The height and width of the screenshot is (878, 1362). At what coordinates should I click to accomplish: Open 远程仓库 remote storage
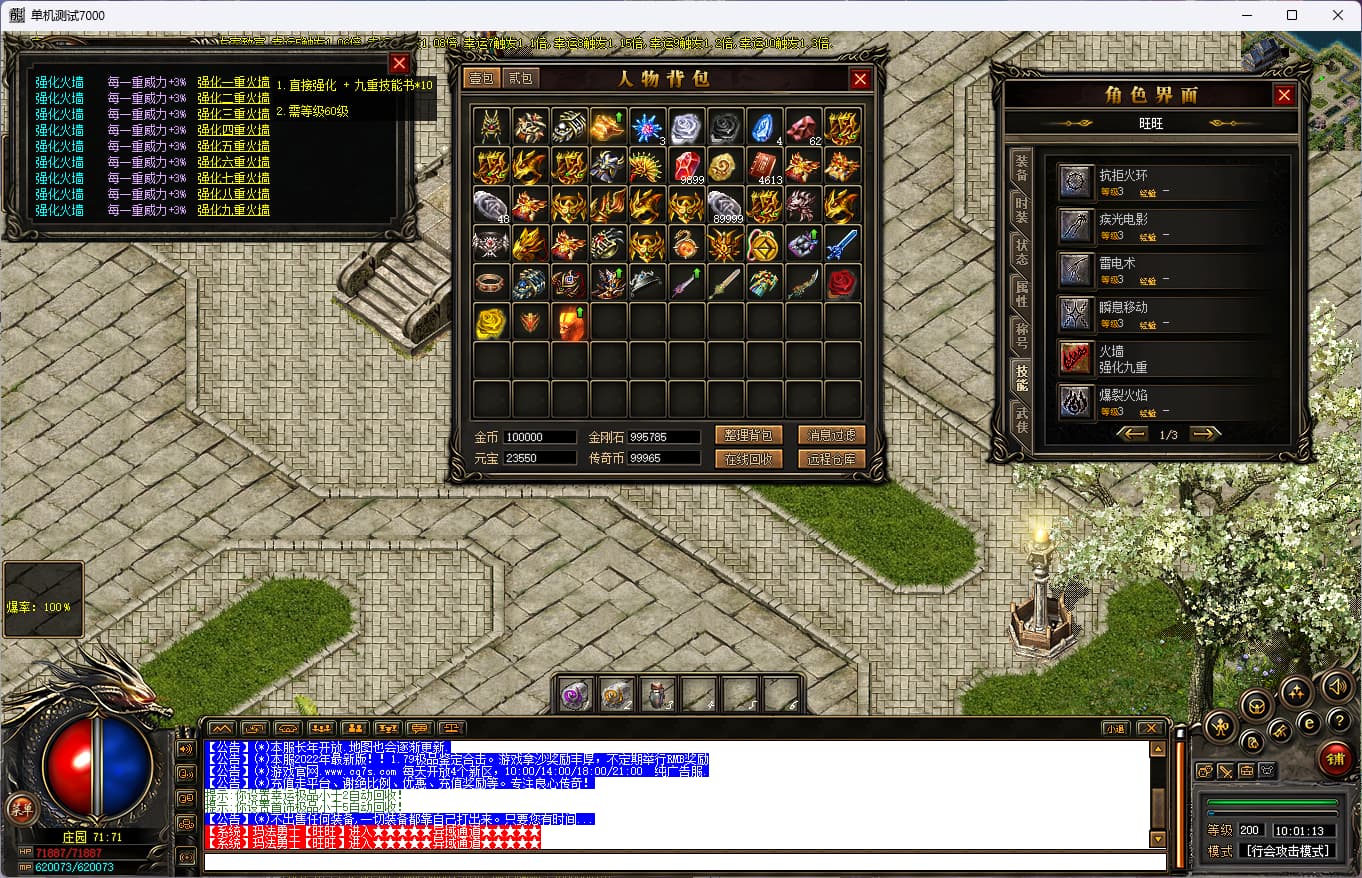831,459
